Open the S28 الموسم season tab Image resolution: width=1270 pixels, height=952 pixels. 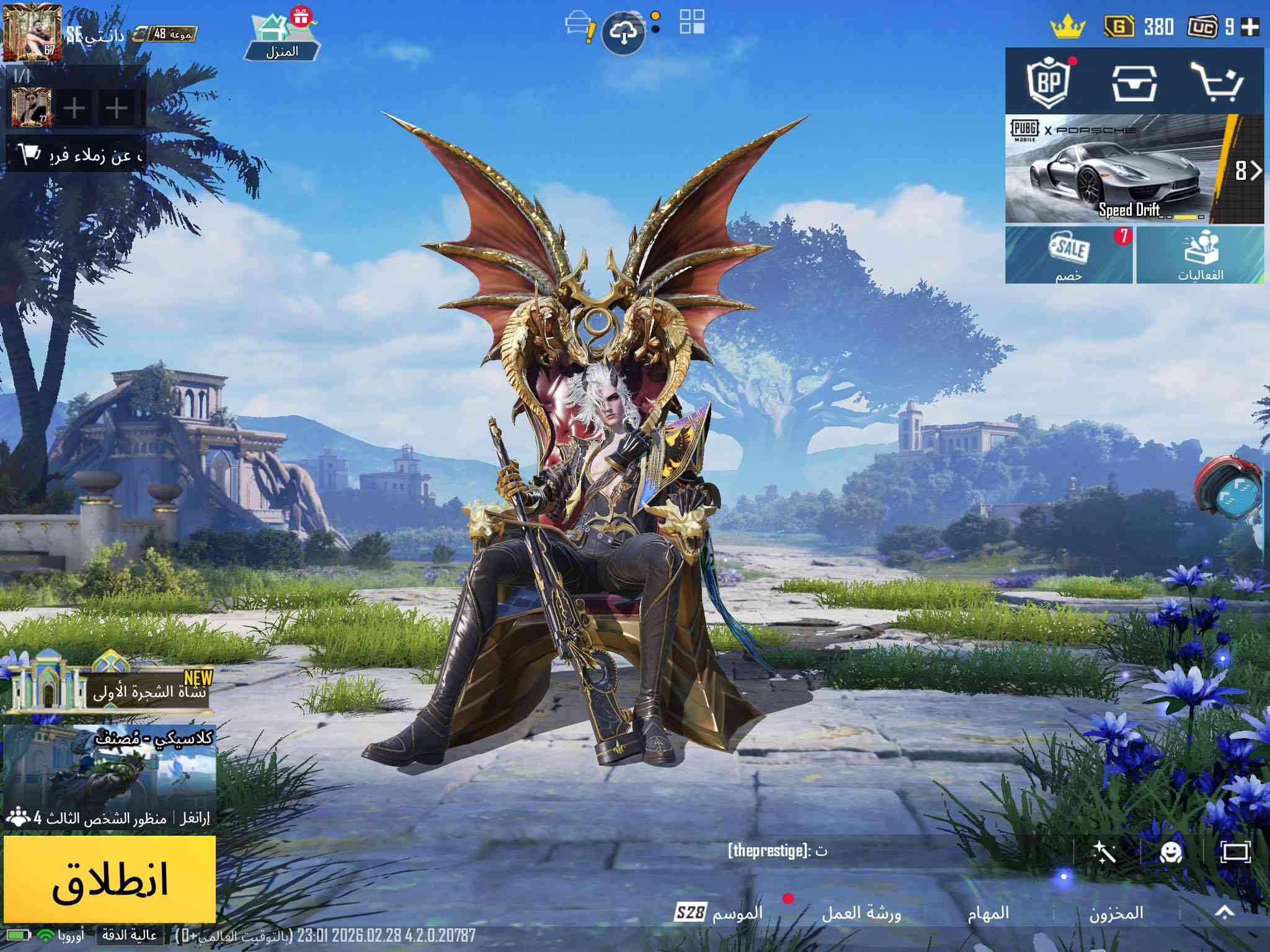719,912
